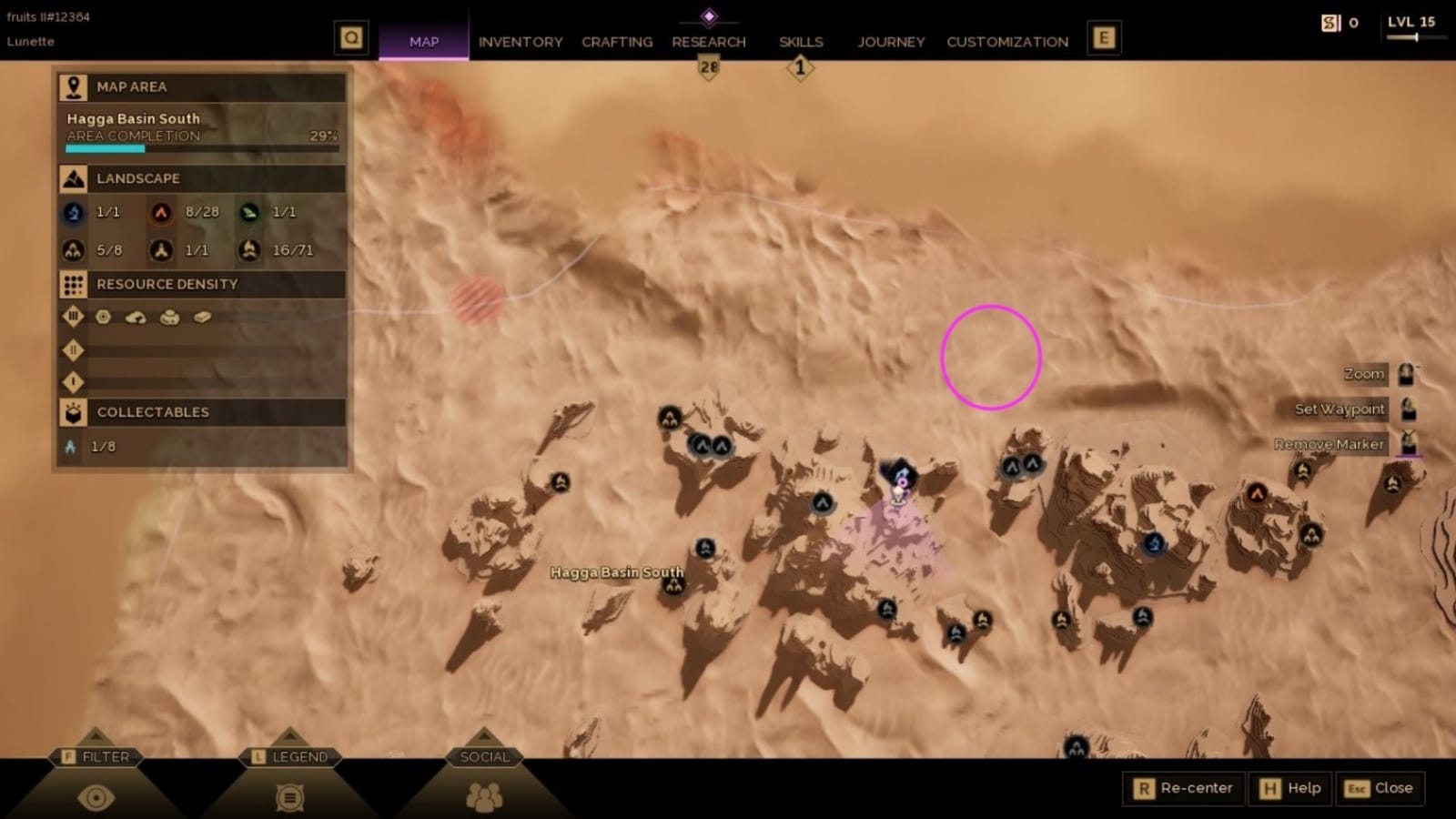
Task: Toggle the tier II resource density filter
Action: click(72, 350)
